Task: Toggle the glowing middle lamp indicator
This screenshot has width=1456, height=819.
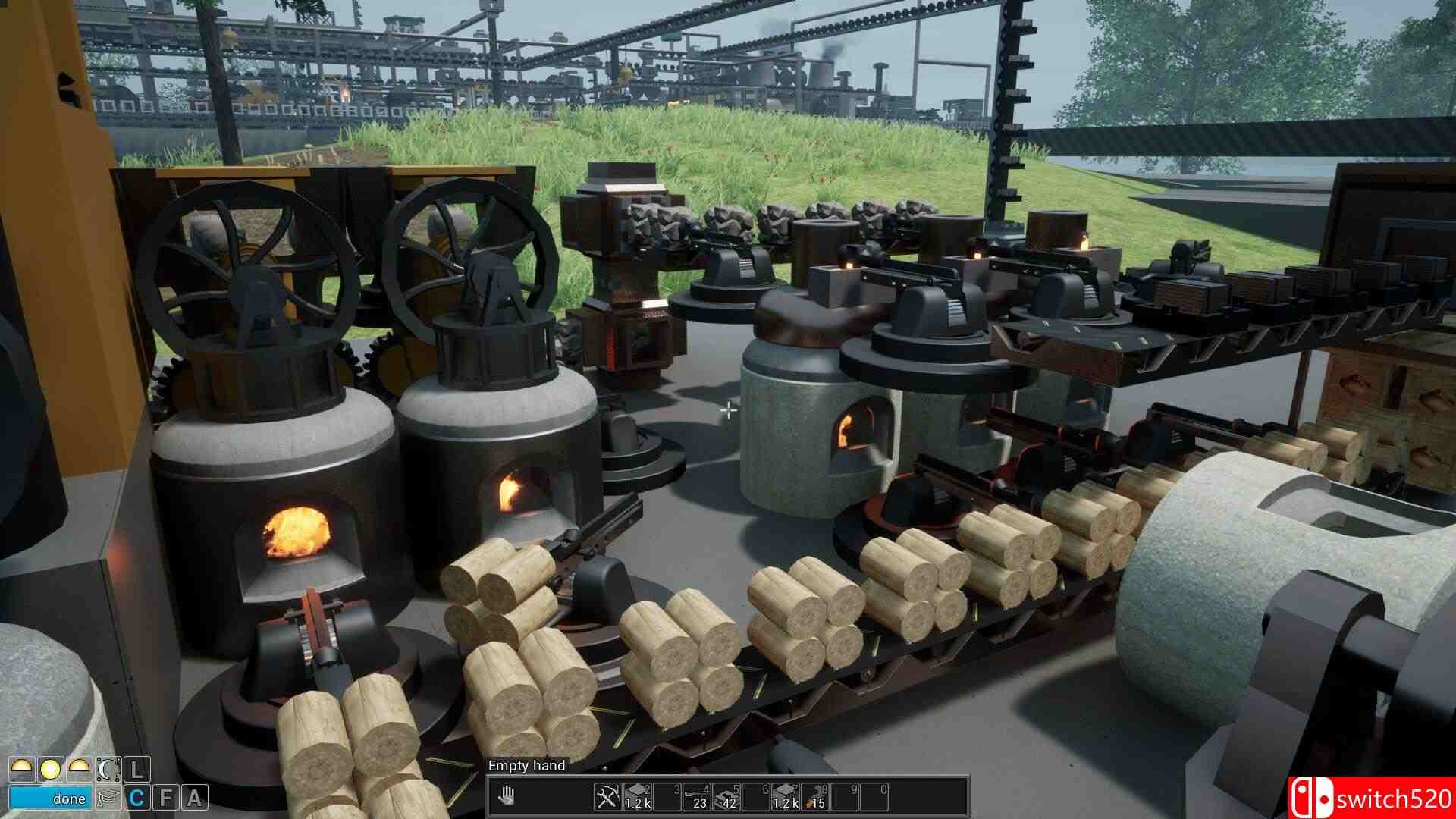Action: pyautogui.click(x=50, y=770)
